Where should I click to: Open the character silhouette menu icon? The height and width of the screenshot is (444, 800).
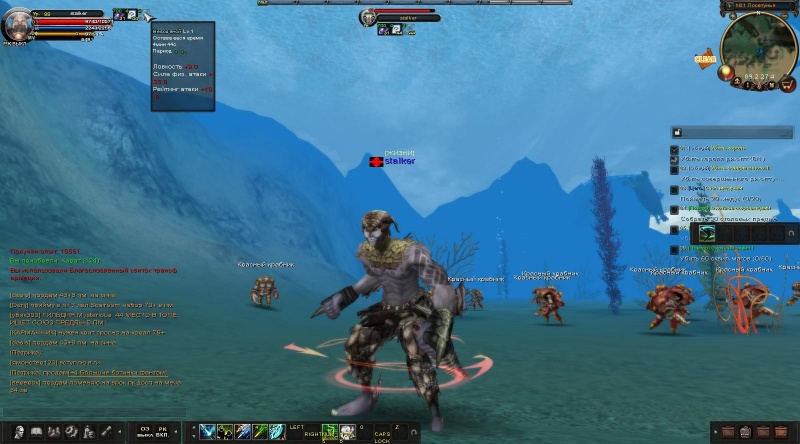click(18, 432)
